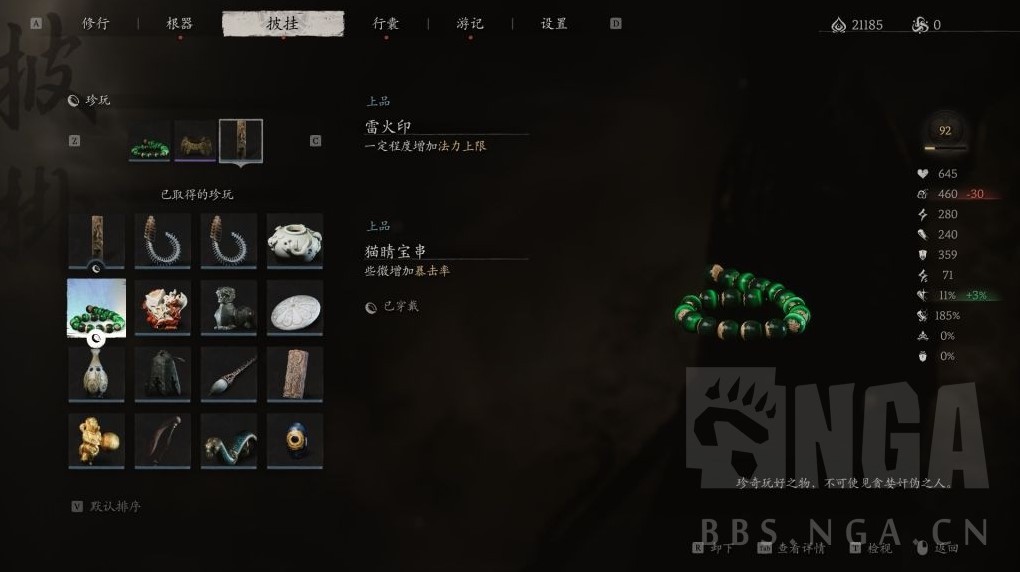This screenshot has width=1020, height=572.
Task: Select the equipped green bead bracelet slot
Action: [149, 141]
